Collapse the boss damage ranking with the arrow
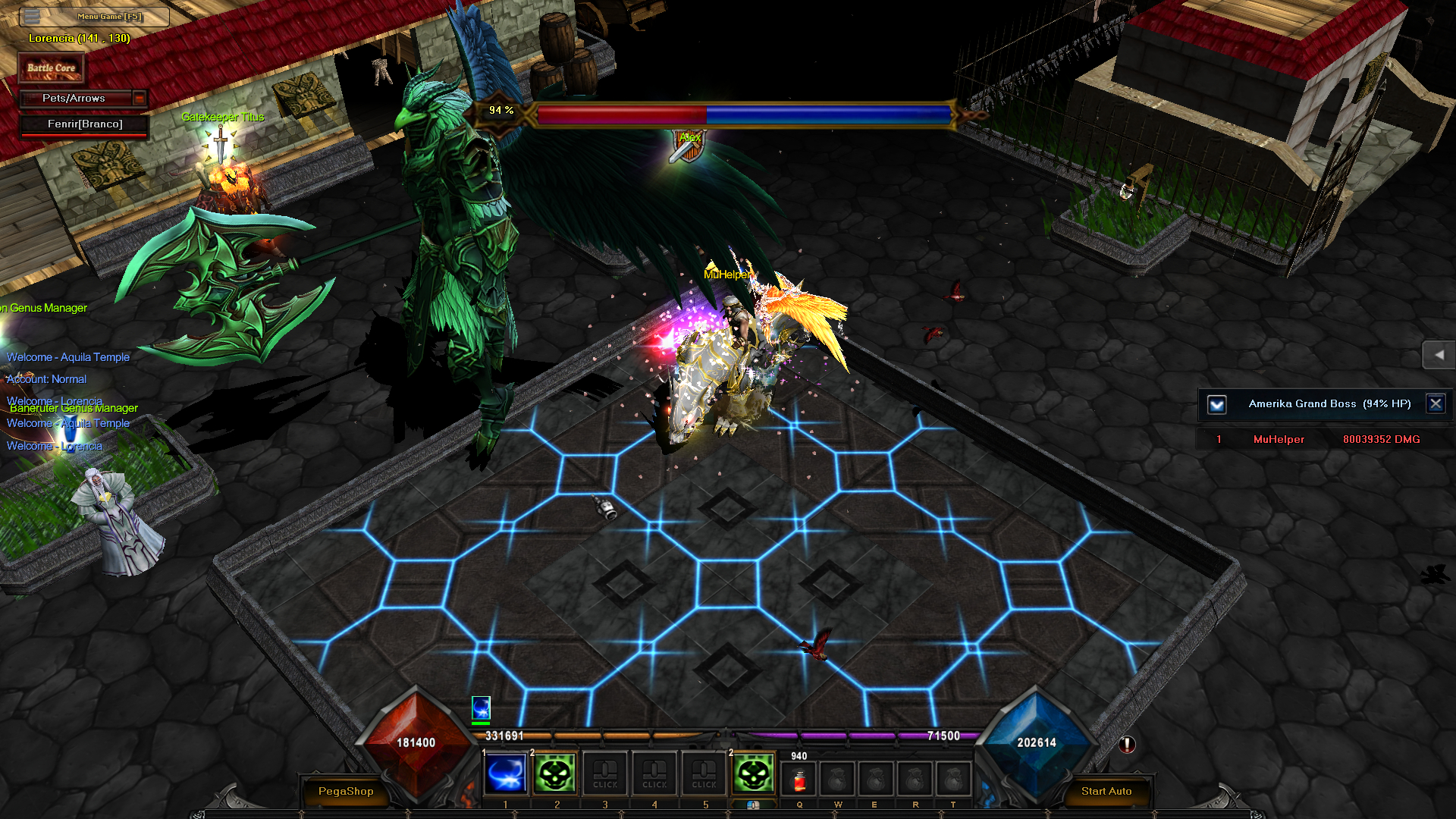Image resolution: width=1456 pixels, height=819 pixels. [1217, 404]
